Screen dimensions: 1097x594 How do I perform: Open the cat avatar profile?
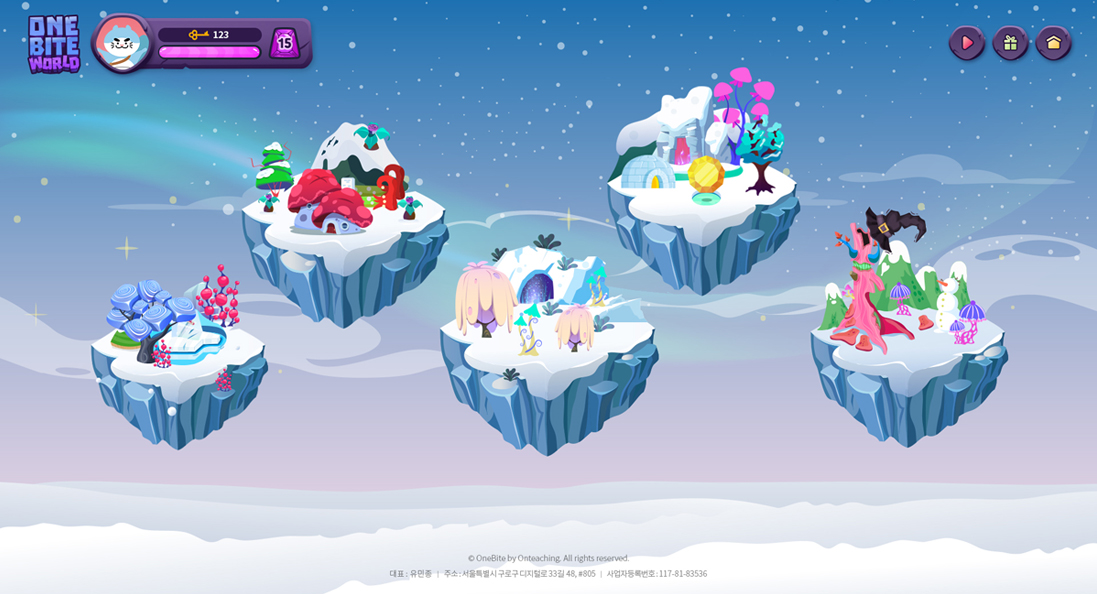[123, 43]
